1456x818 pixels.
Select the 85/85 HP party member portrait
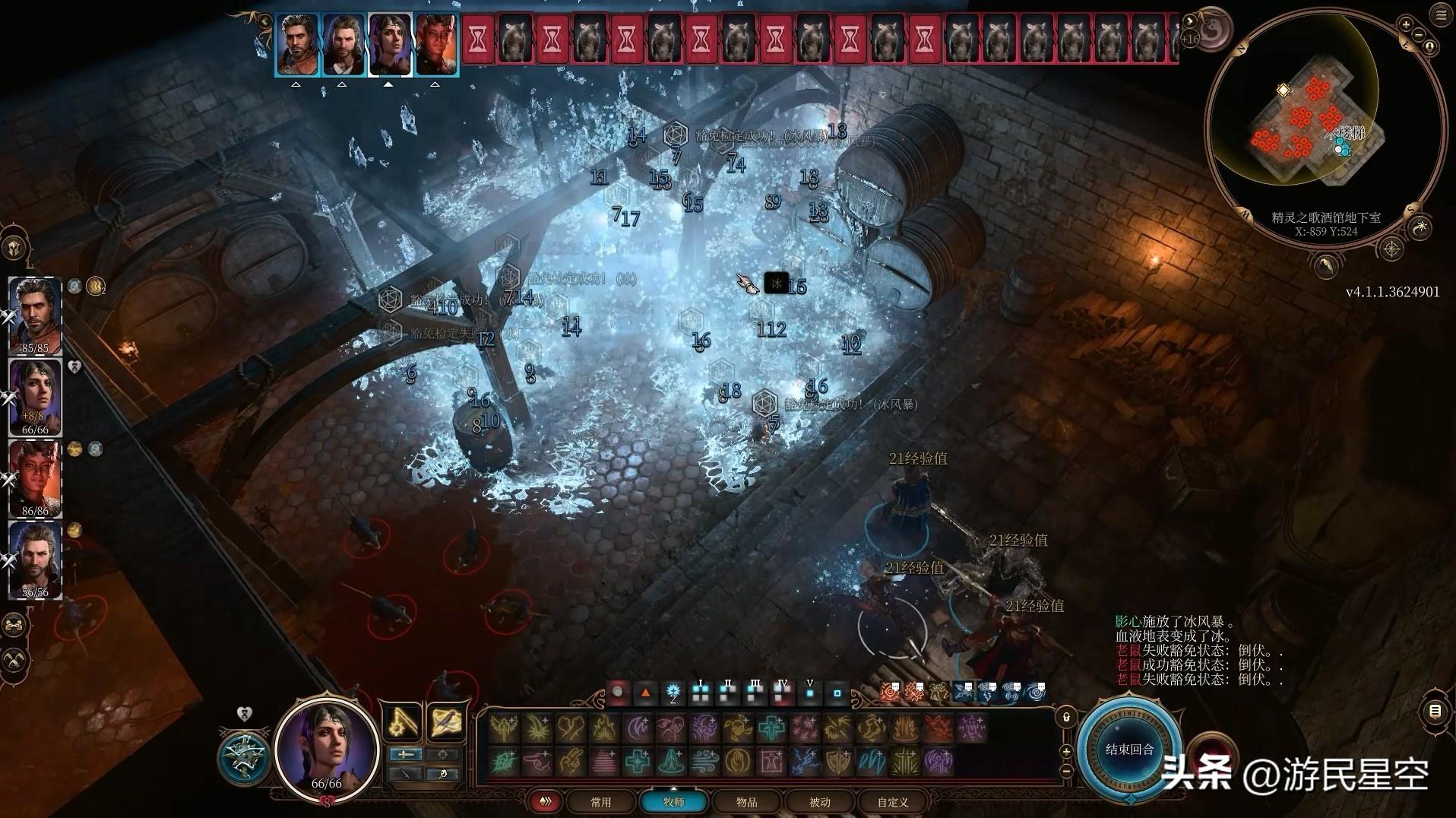pos(35,315)
